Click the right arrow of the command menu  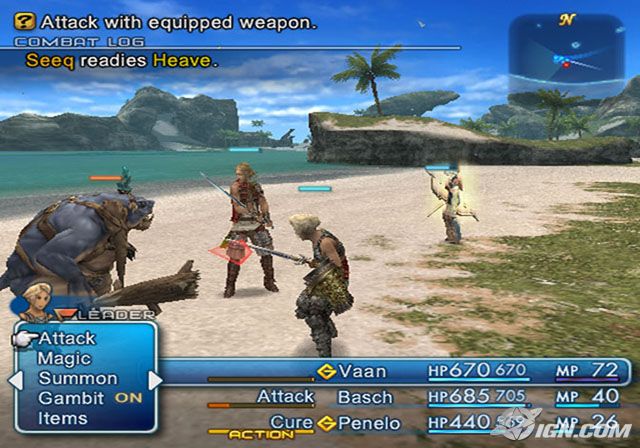pyautogui.click(x=155, y=380)
